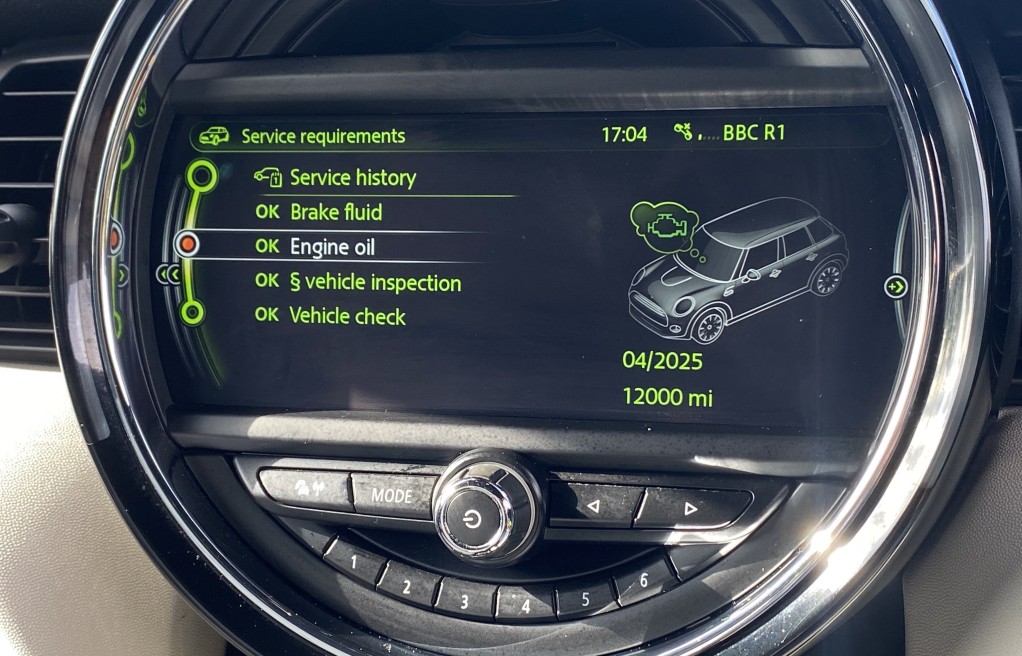Choose preset button 6
The height and width of the screenshot is (656, 1022).
coord(643,579)
